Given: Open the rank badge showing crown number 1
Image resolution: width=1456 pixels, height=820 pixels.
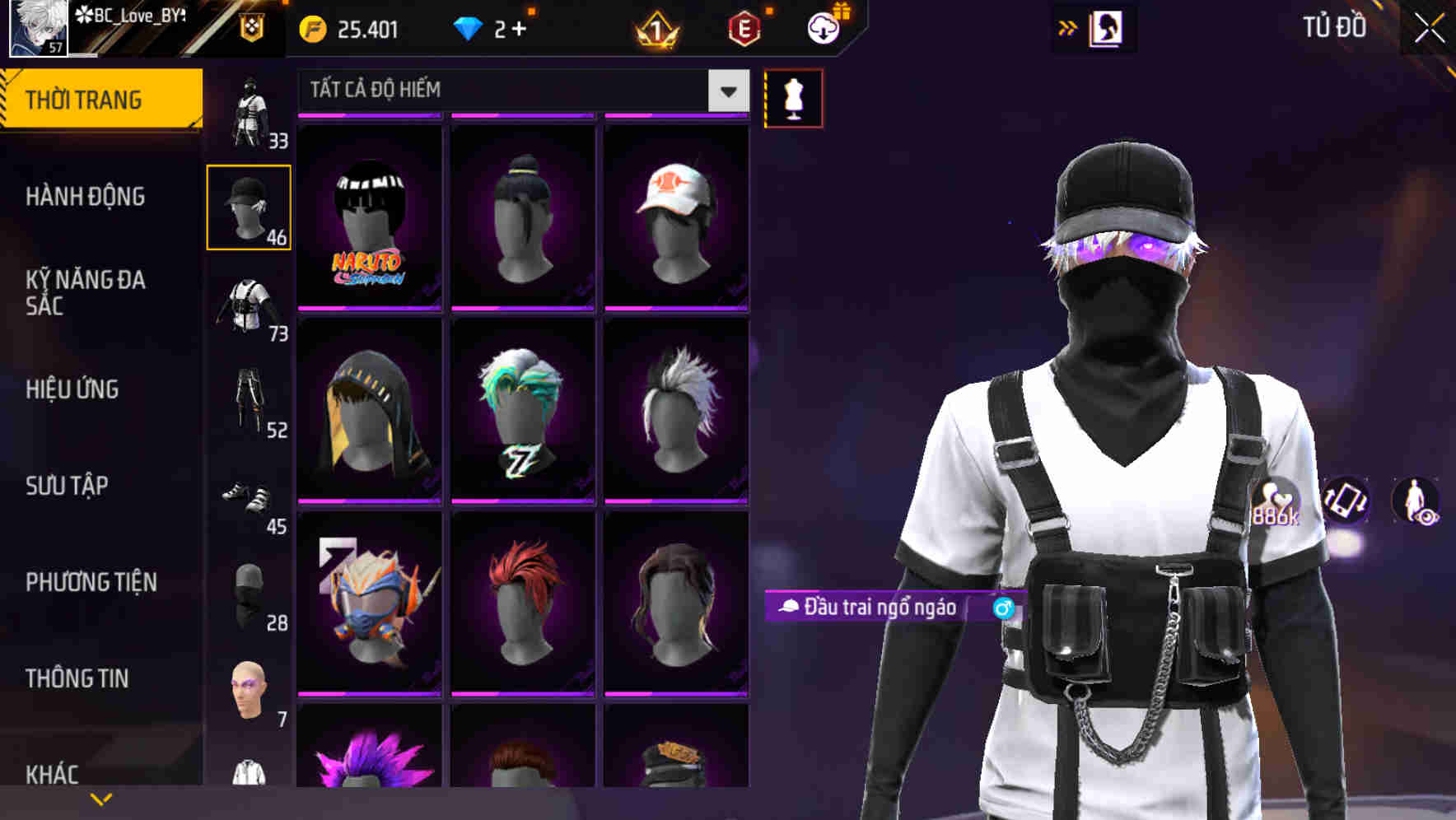Looking at the screenshot, I should coord(655,27).
